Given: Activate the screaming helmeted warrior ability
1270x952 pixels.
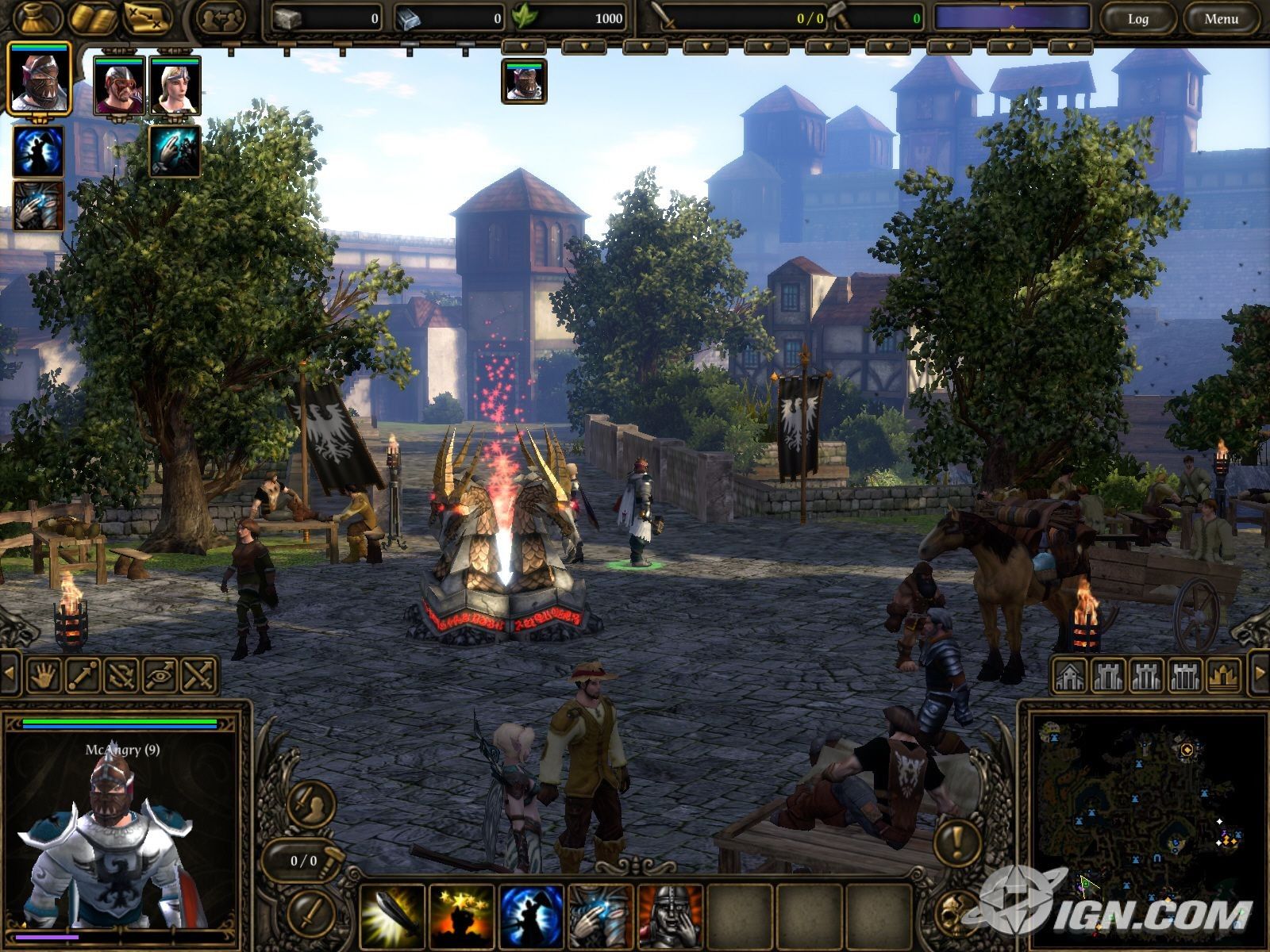Looking at the screenshot, I should (671, 917).
